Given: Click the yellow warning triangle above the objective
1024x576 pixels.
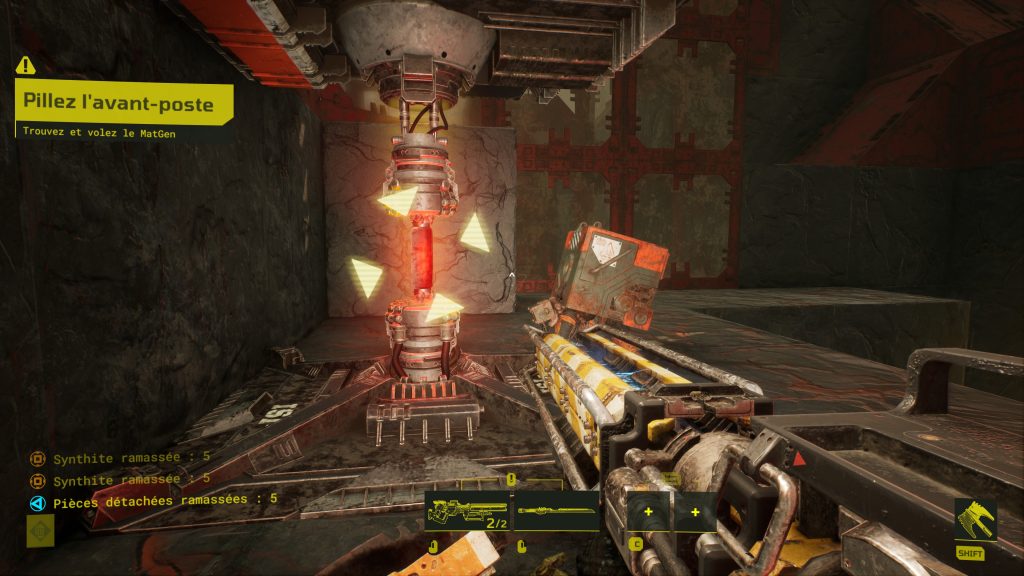Looking at the screenshot, I should 25,66.
